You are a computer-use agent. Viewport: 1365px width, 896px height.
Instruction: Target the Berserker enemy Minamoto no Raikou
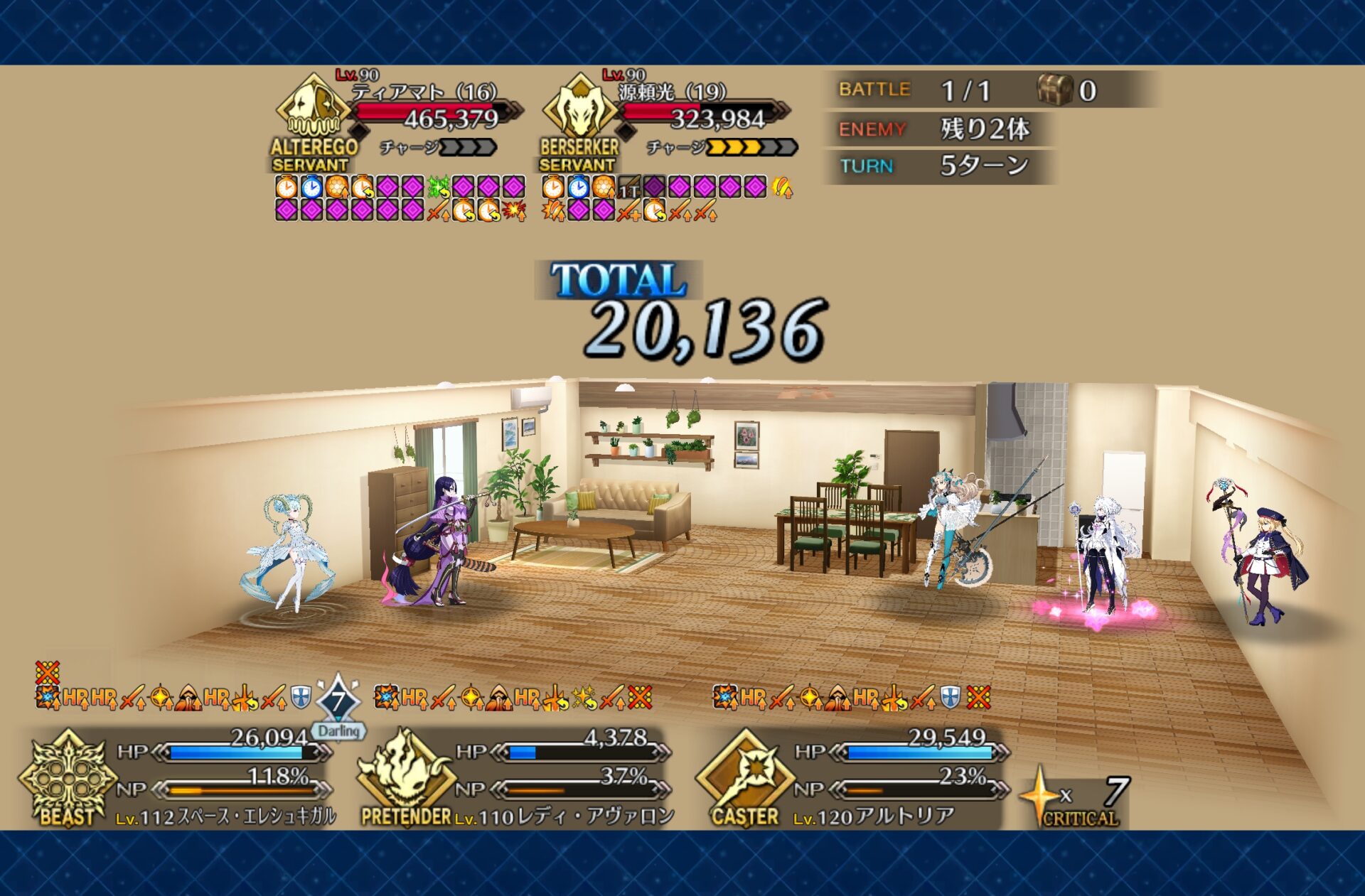click(x=665, y=117)
